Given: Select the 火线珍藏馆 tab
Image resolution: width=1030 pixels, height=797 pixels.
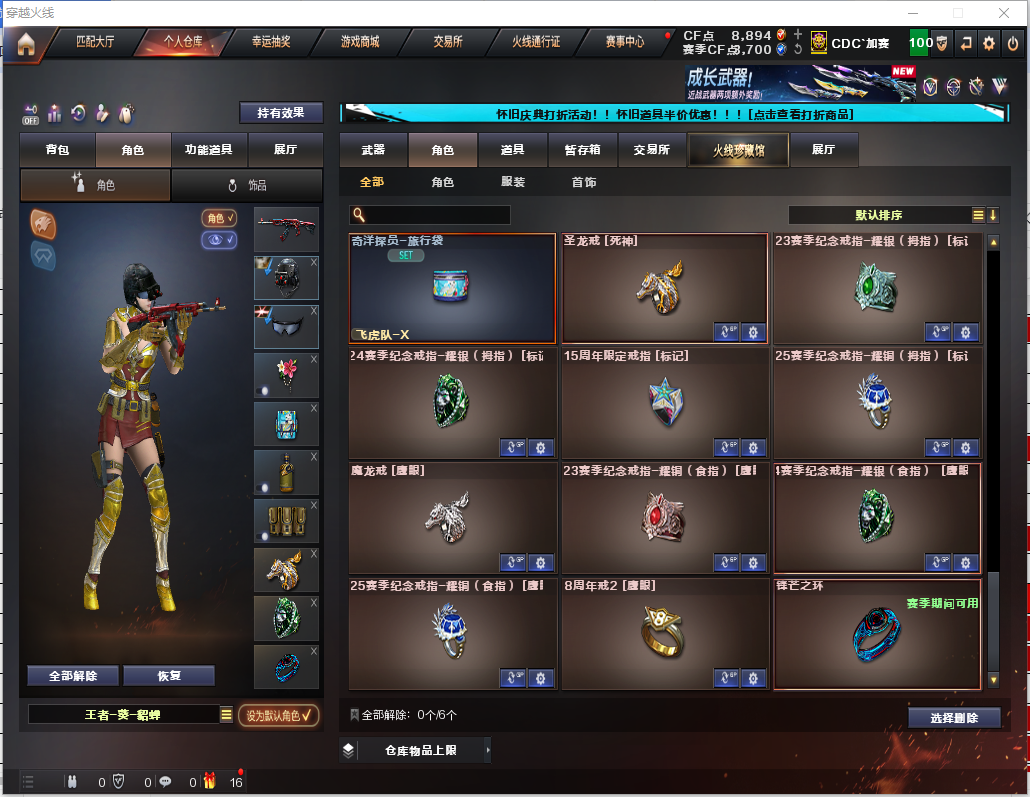Looking at the screenshot, I should click(x=738, y=150).
